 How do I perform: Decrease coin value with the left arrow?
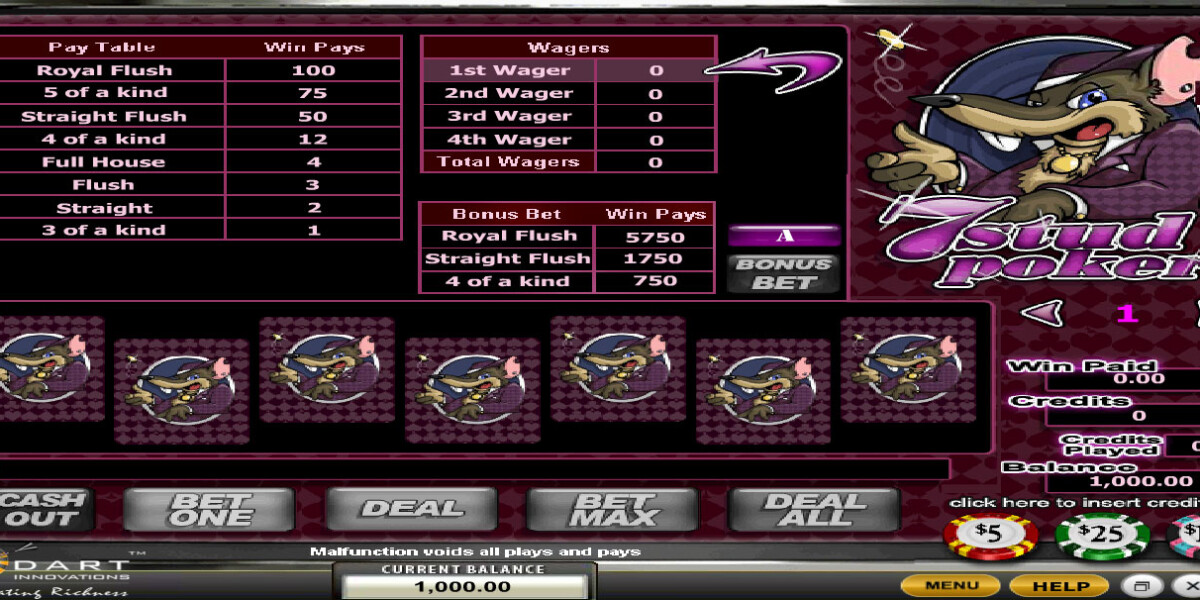click(x=1042, y=313)
